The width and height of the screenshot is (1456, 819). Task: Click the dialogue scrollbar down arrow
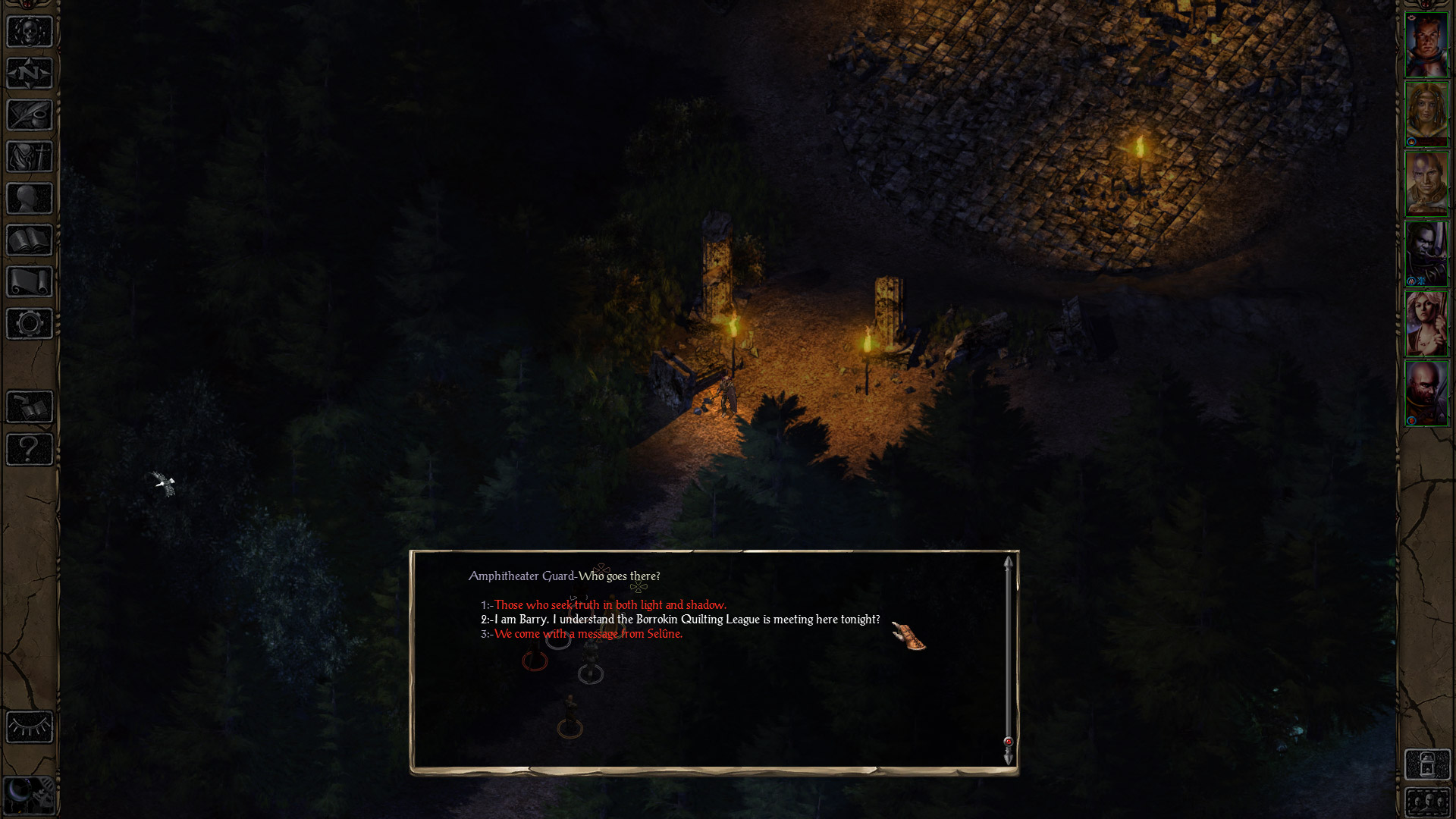tap(1008, 758)
